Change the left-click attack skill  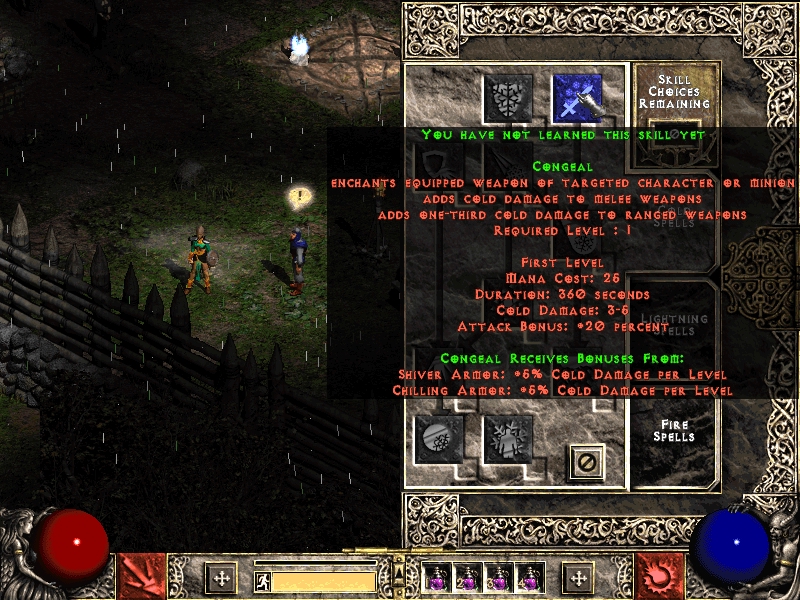coord(142,577)
